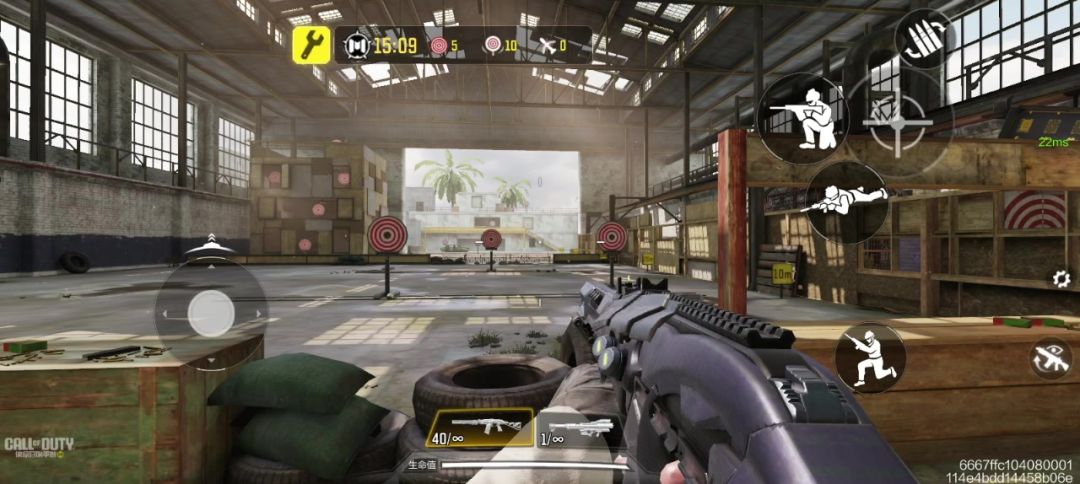Open the yellow wrench tools menu

tap(312, 45)
